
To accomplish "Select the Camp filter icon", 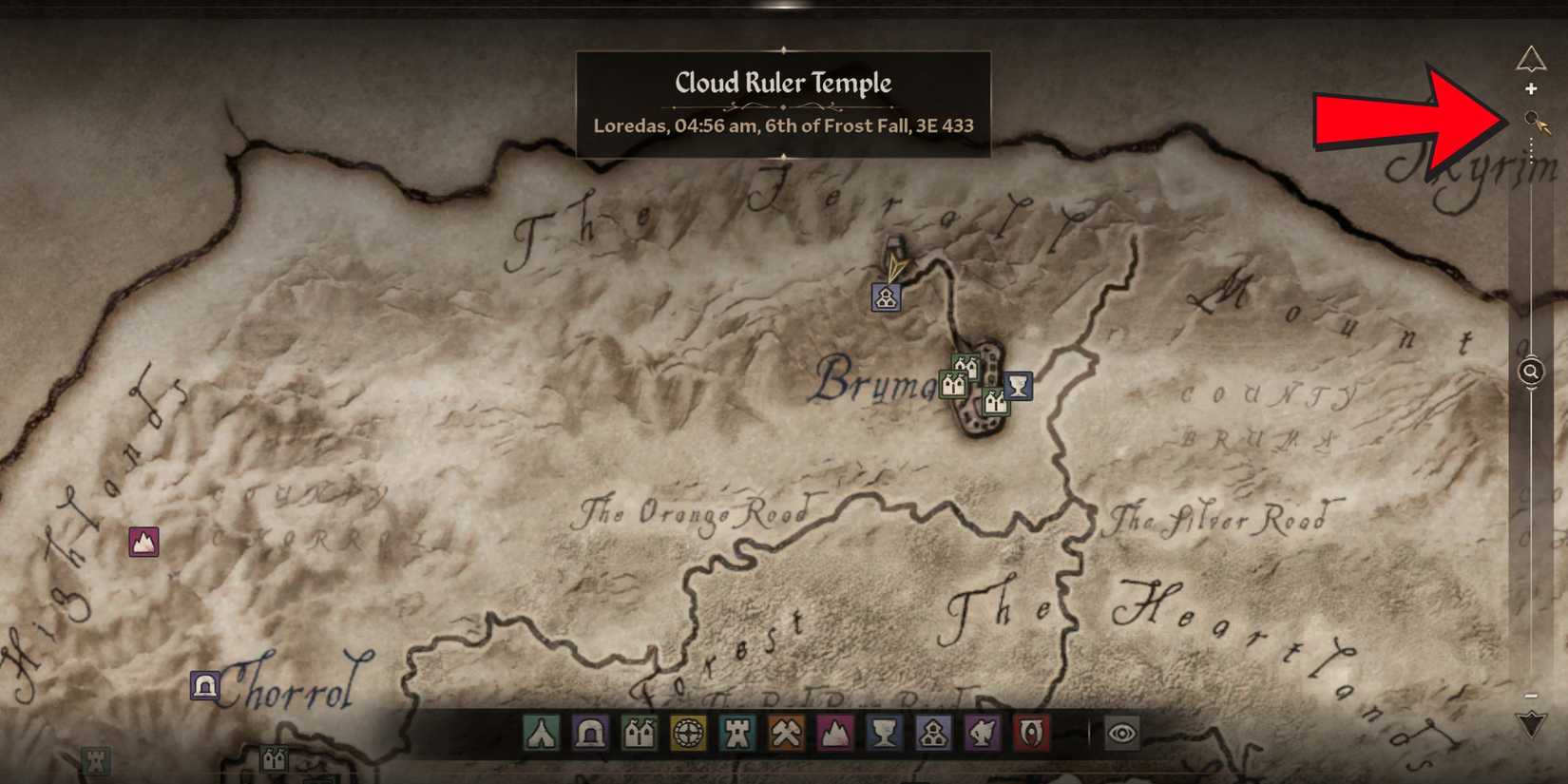I will [x=539, y=733].
